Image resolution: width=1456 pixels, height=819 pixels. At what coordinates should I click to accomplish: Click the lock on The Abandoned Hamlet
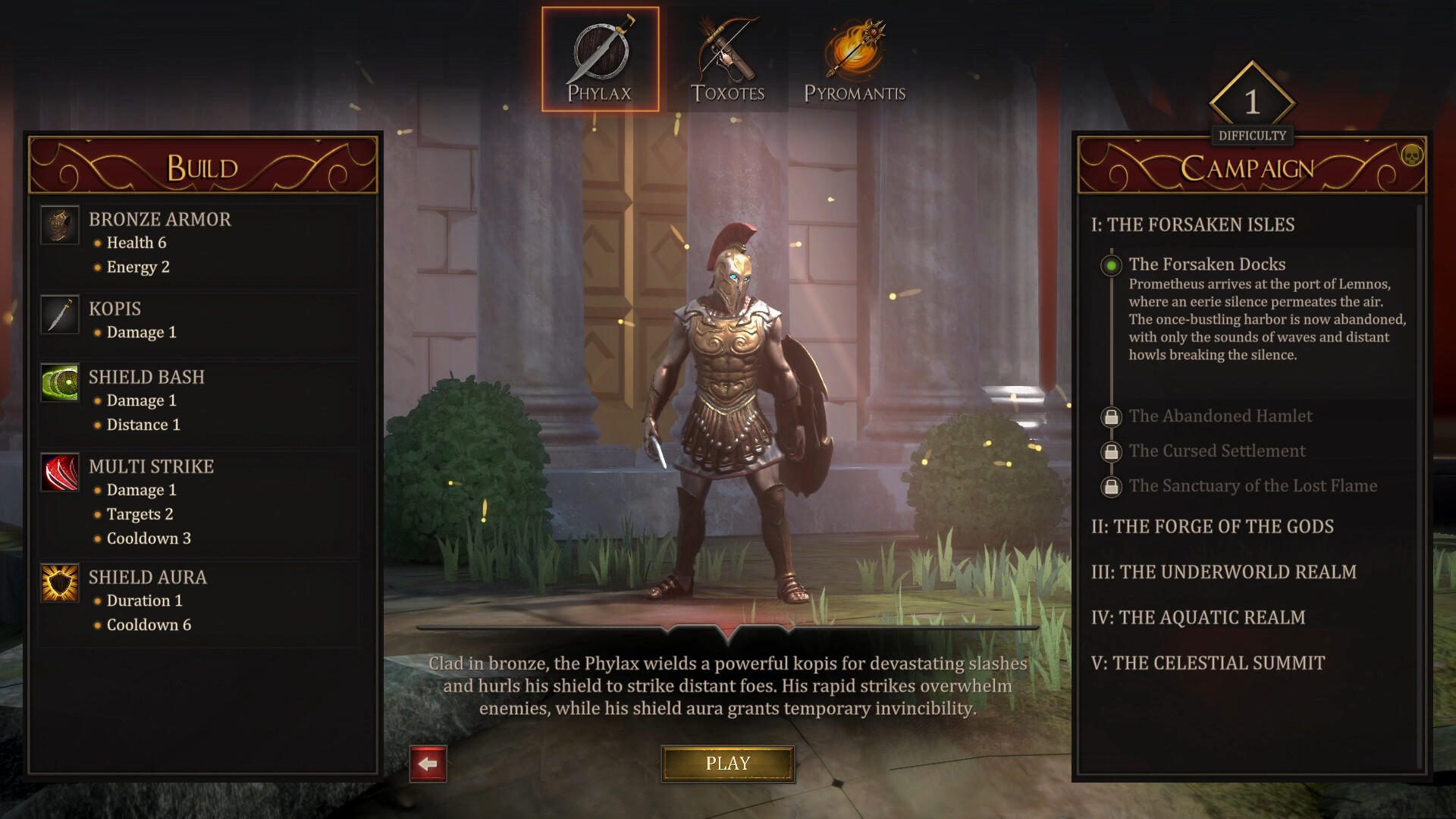click(1110, 416)
